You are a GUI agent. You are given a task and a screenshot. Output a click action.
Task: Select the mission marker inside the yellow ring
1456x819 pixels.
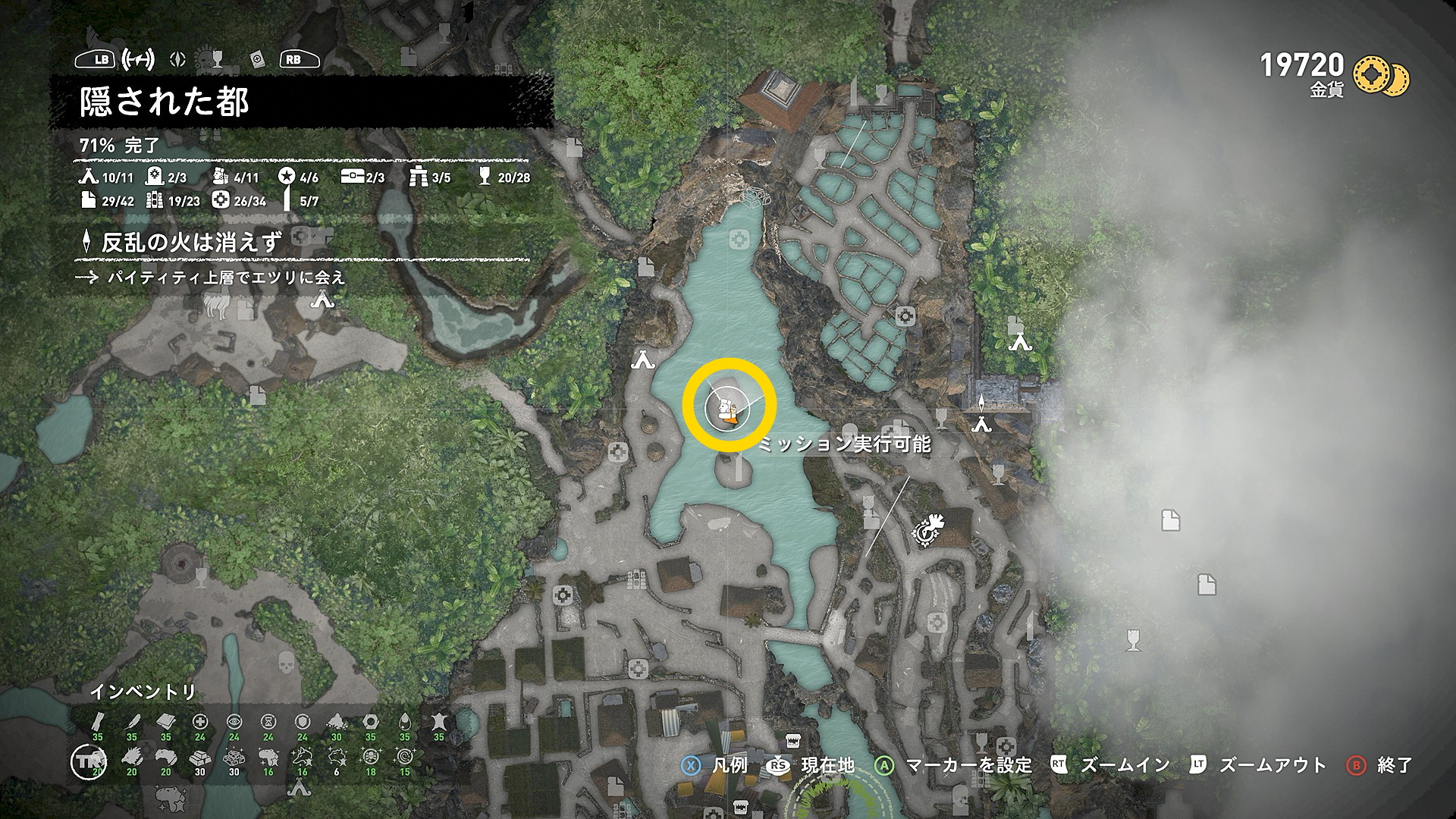(x=728, y=410)
